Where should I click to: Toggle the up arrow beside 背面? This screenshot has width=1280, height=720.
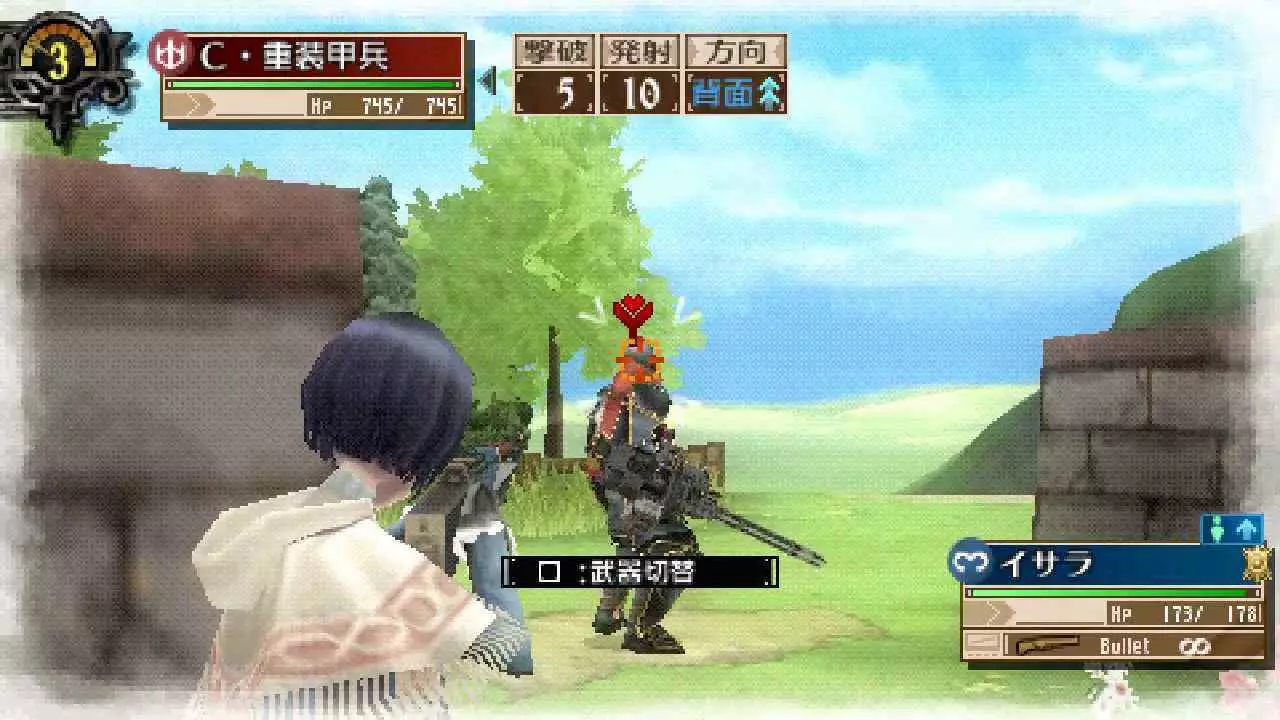[x=768, y=90]
